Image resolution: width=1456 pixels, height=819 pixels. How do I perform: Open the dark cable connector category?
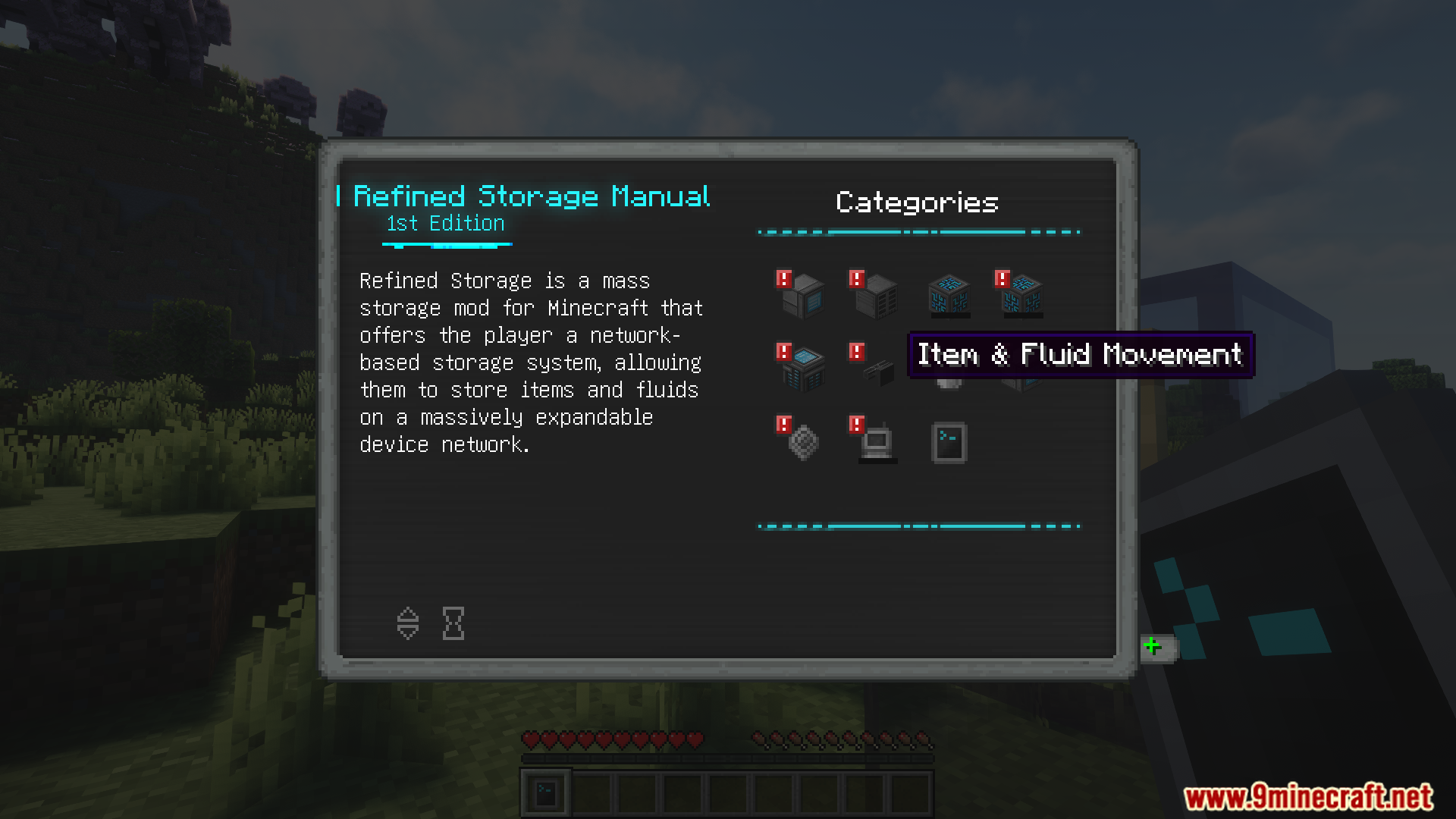[x=875, y=369]
